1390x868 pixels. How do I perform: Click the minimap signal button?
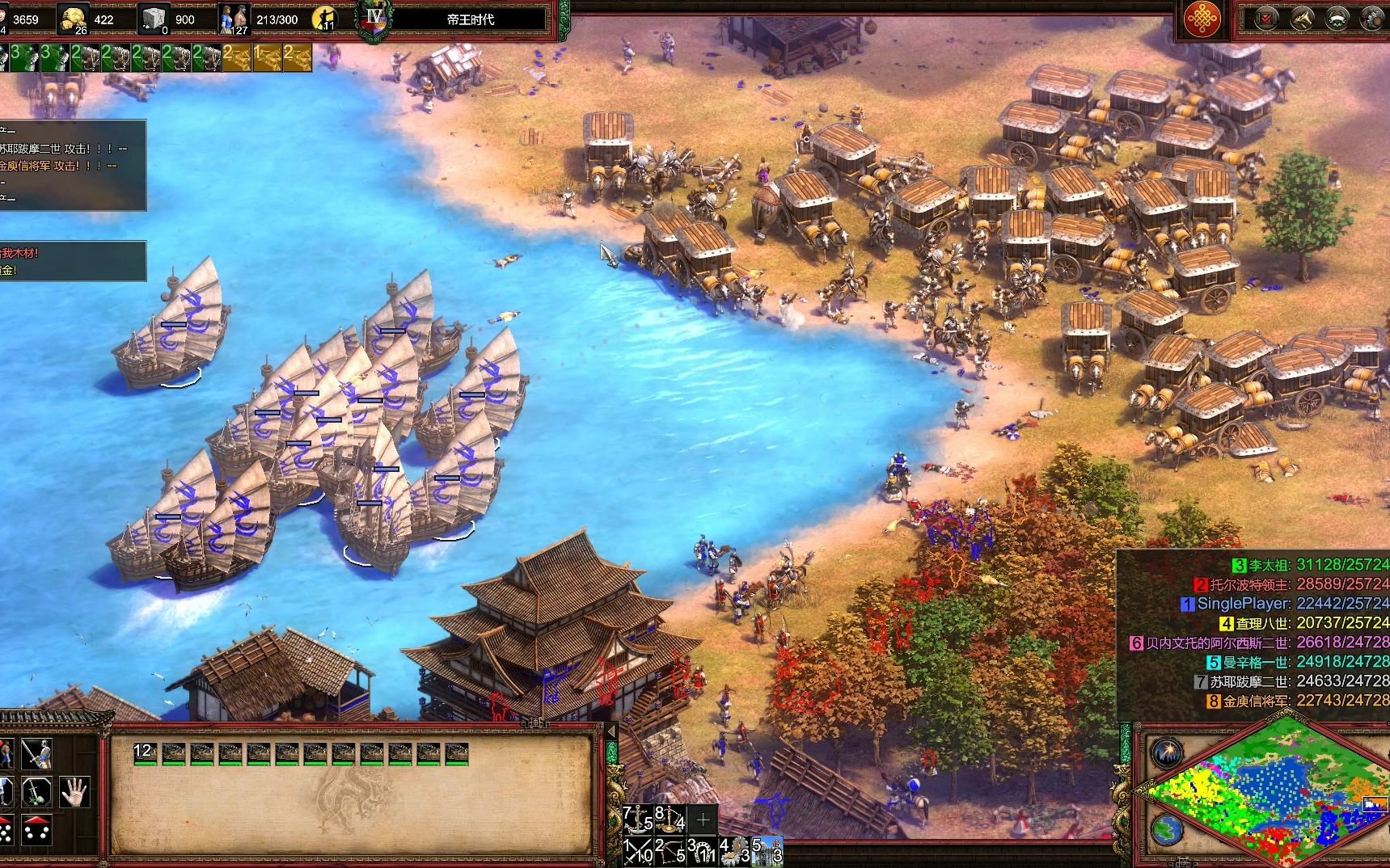coord(1167,753)
